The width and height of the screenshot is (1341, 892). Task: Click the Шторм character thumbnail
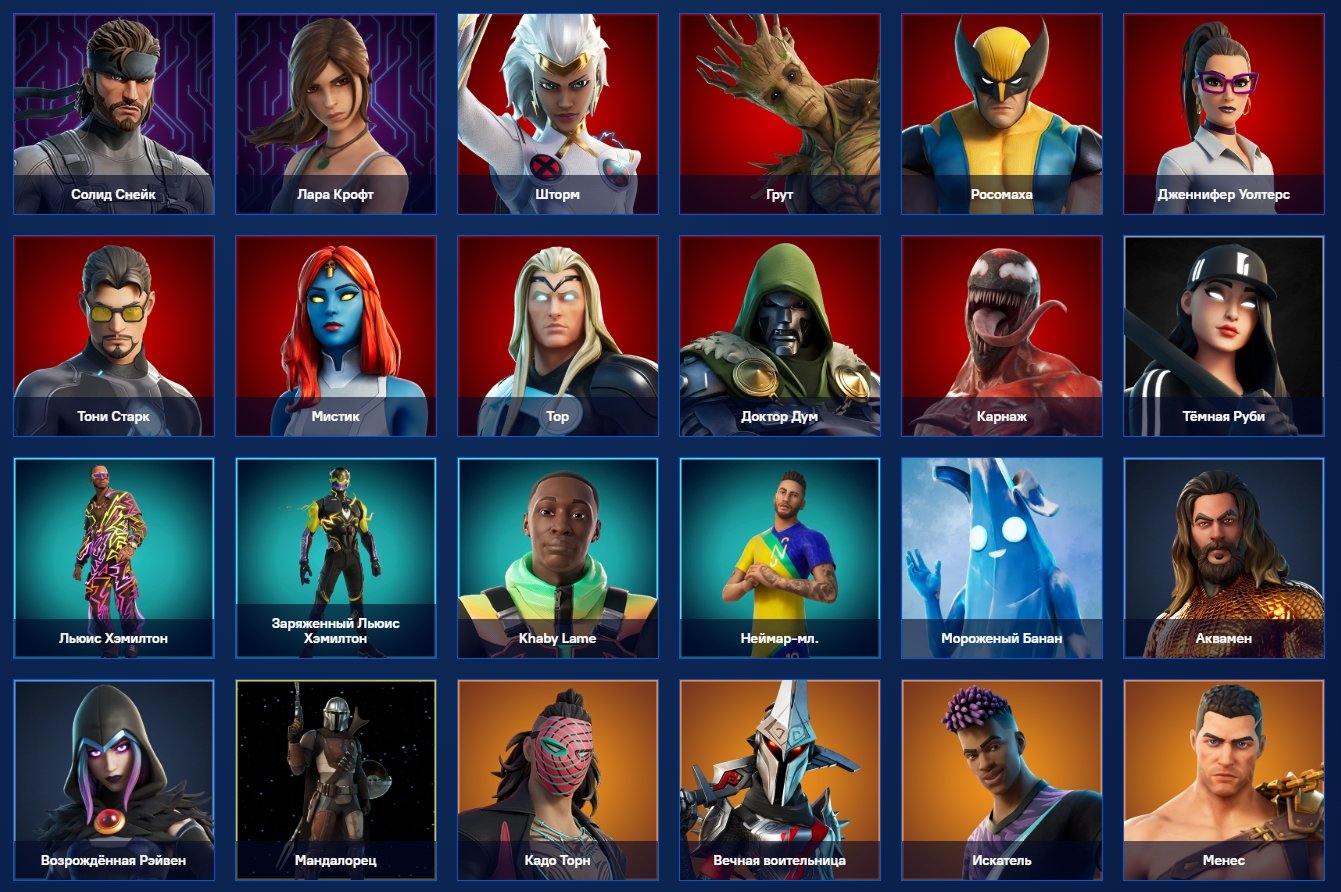pyautogui.click(x=557, y=110)
